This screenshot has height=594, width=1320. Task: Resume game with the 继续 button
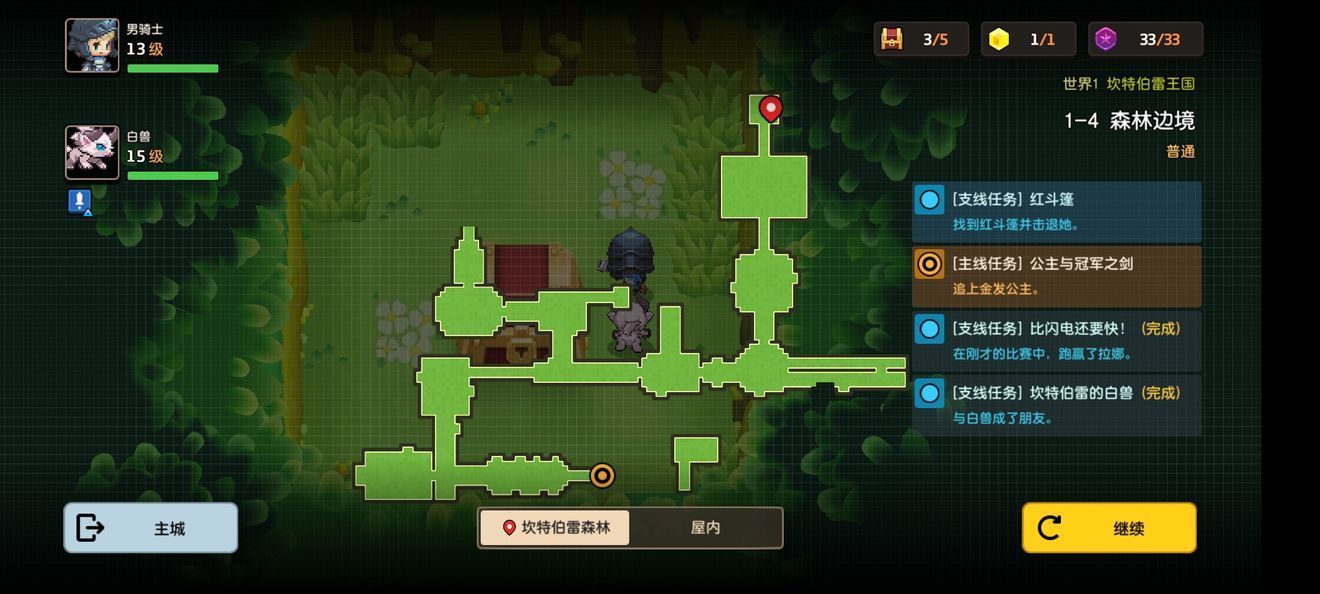(x=1108, y=528)
